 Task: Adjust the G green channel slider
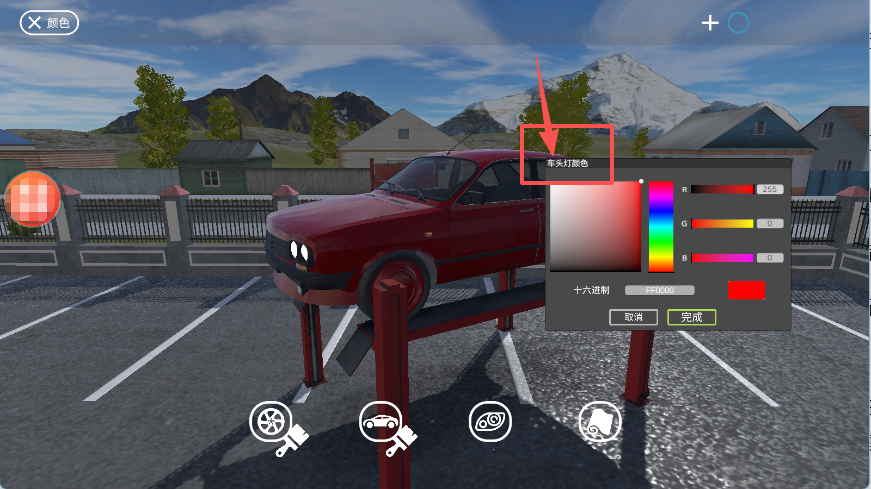722,223
